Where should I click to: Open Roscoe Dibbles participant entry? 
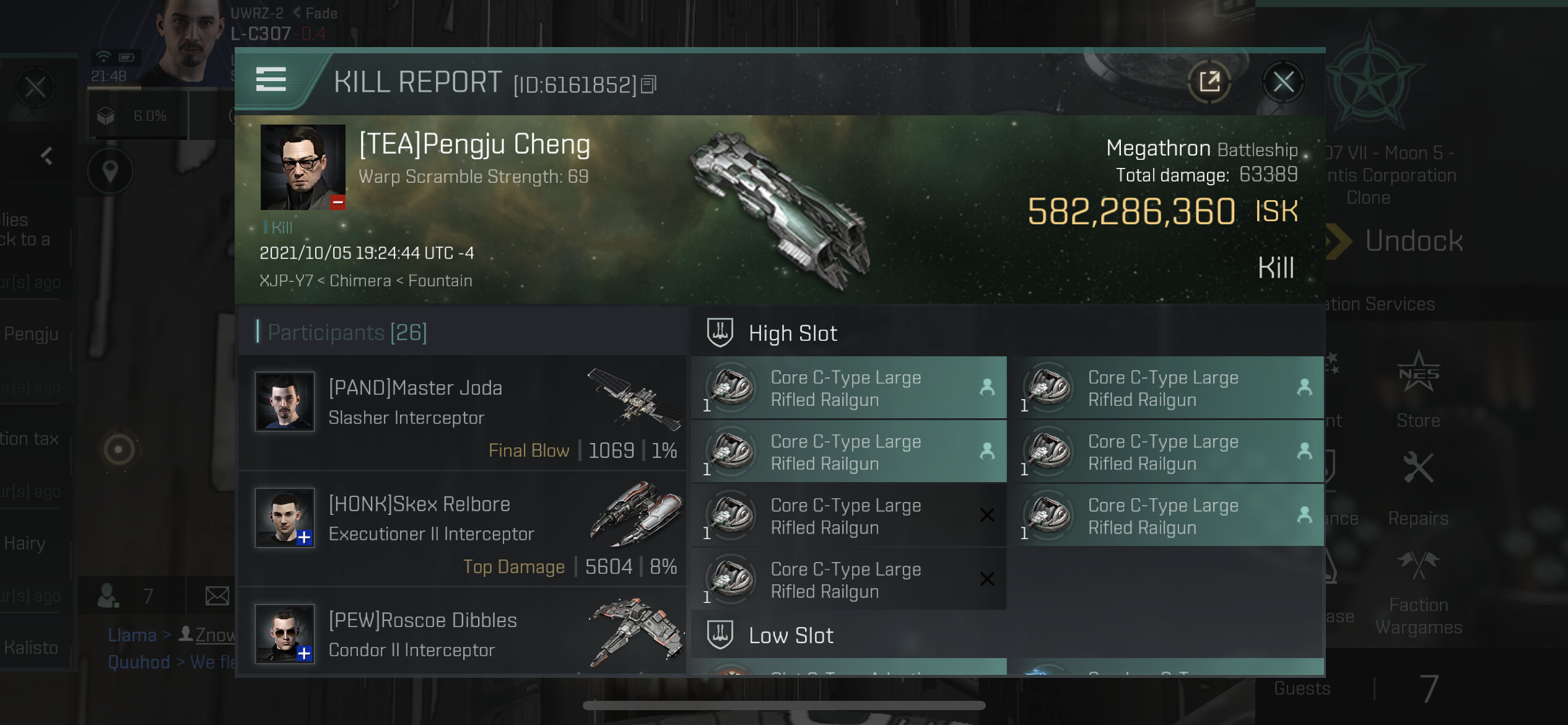[x=462, y=635]
